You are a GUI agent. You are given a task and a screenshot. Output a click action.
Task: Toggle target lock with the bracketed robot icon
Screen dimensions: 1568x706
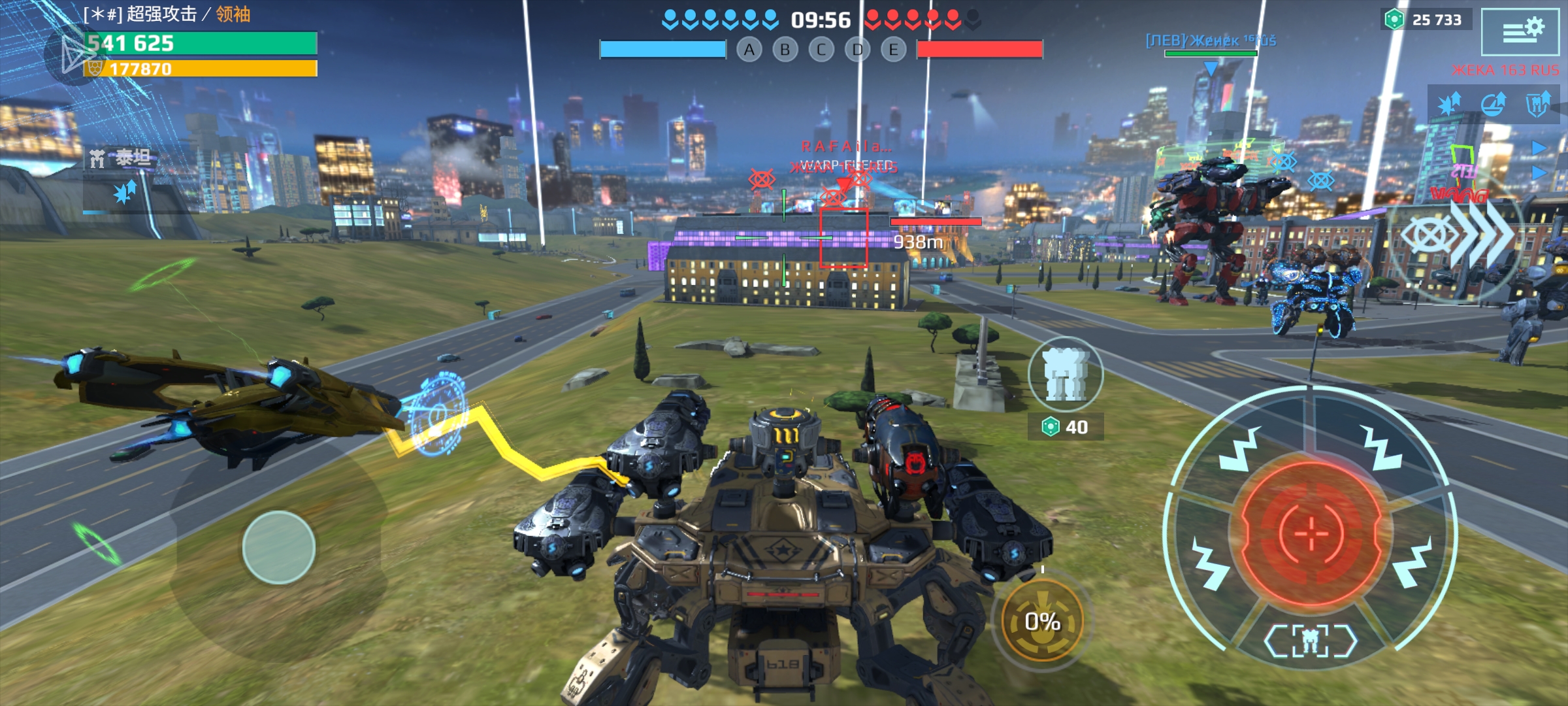pos(1311,641)
